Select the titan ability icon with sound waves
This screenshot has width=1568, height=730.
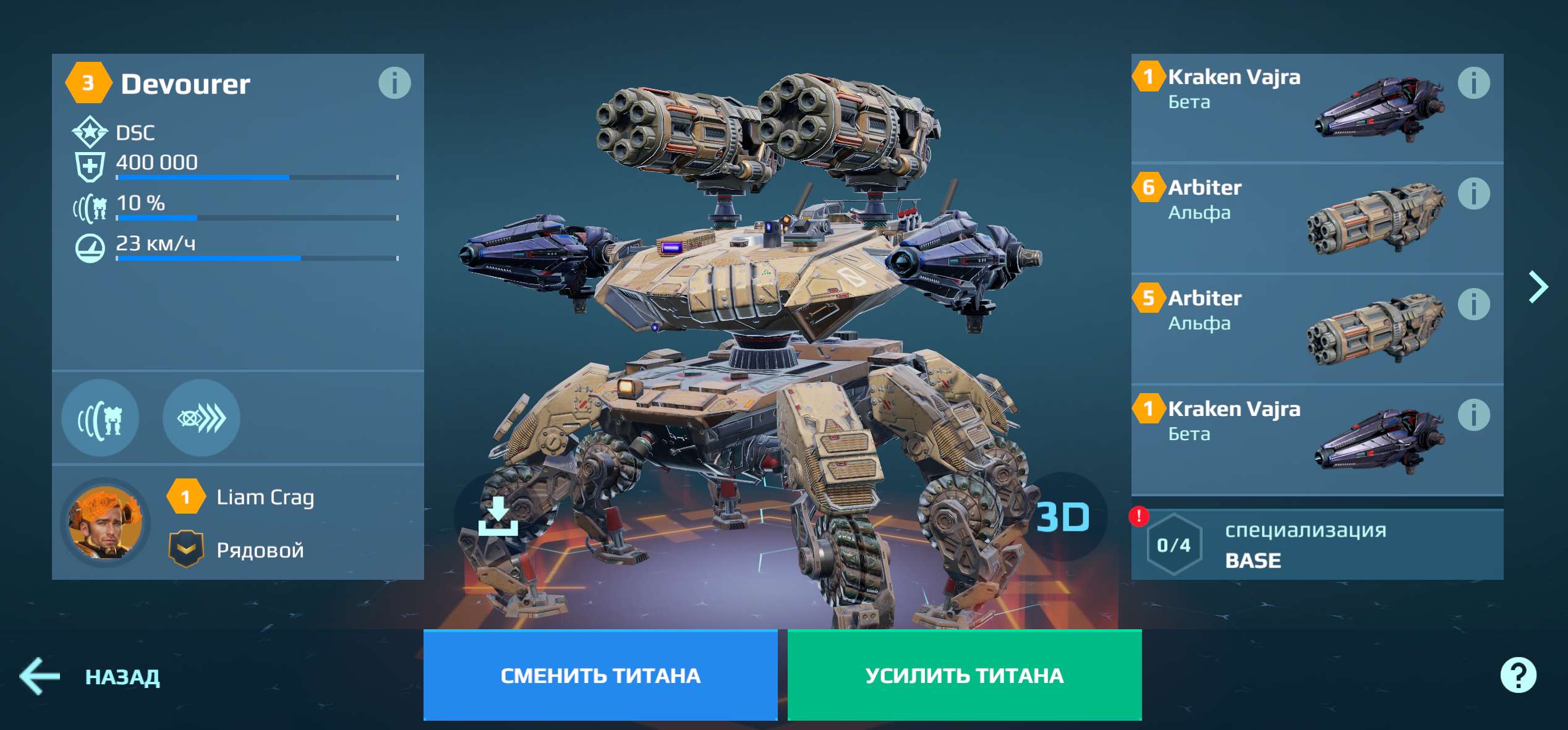pyautogui.click(x=101, y=418)
